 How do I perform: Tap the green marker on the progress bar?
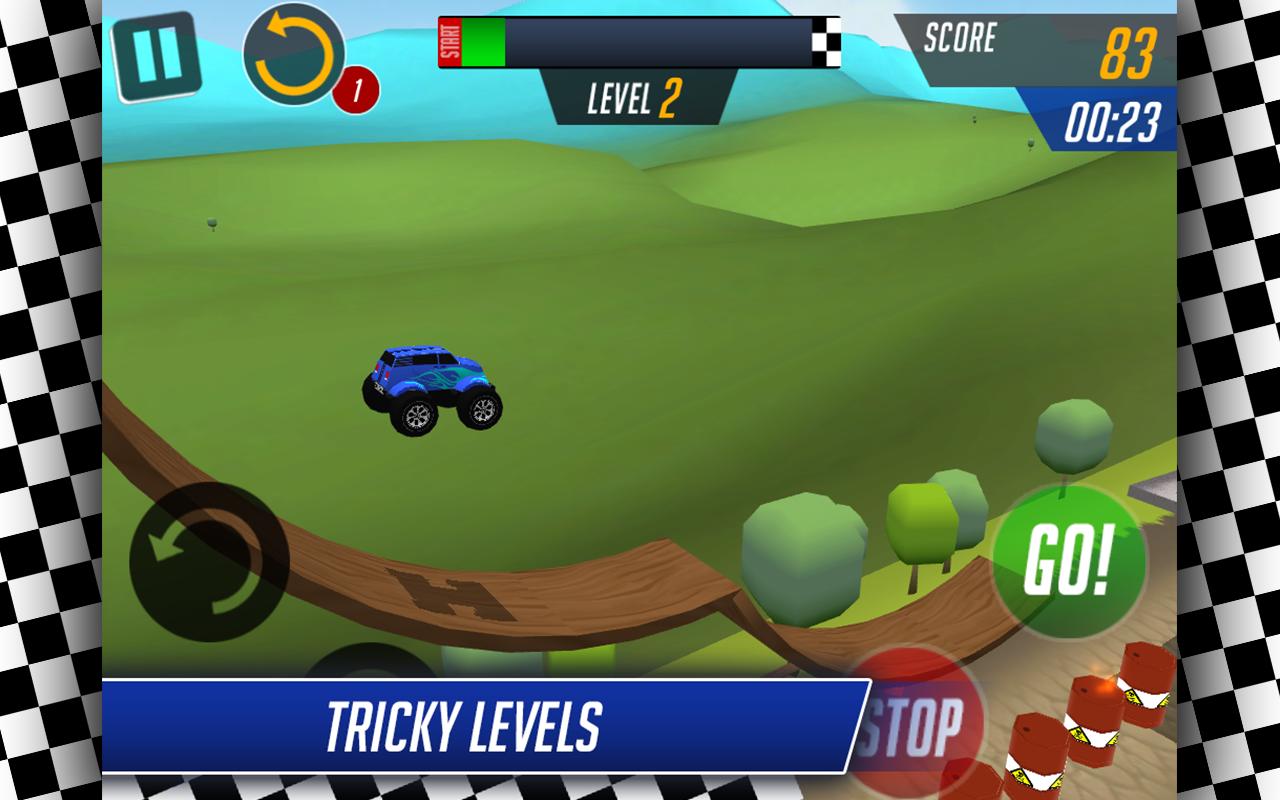481,42
